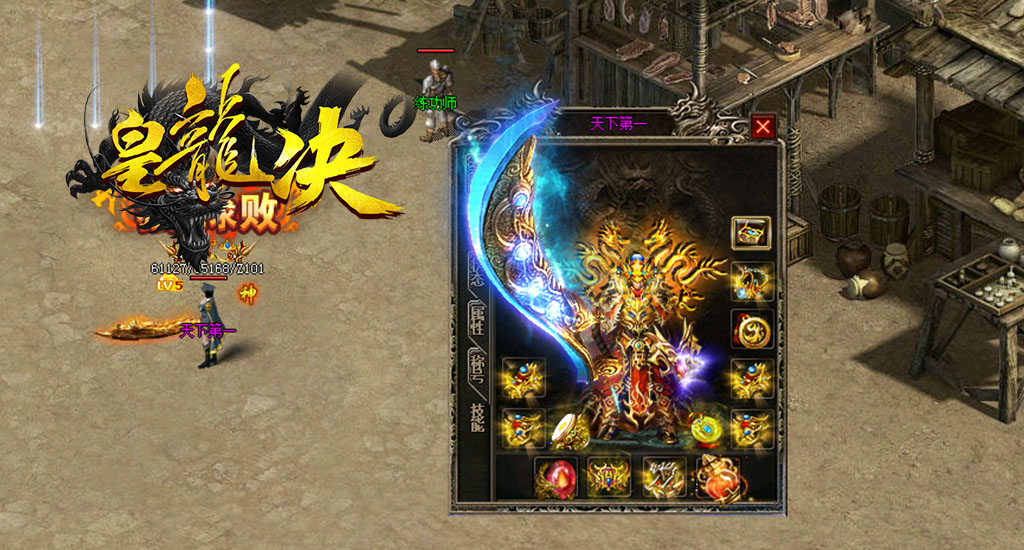Choose the flaming orange orb slot
Screen dimensions: 1024x550
click(x=718, y=477)
